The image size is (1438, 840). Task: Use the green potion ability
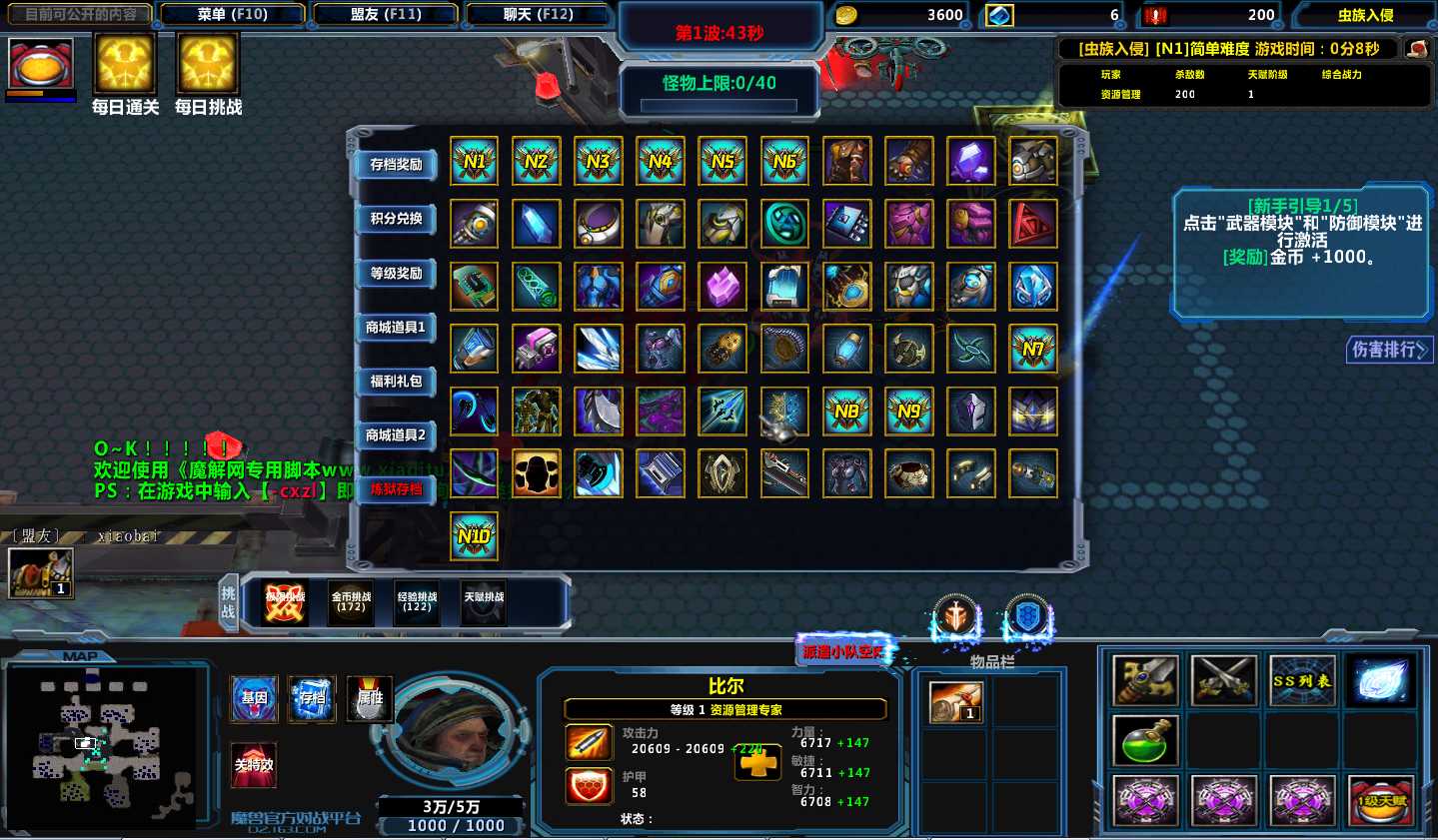[x=1145, y=741]
